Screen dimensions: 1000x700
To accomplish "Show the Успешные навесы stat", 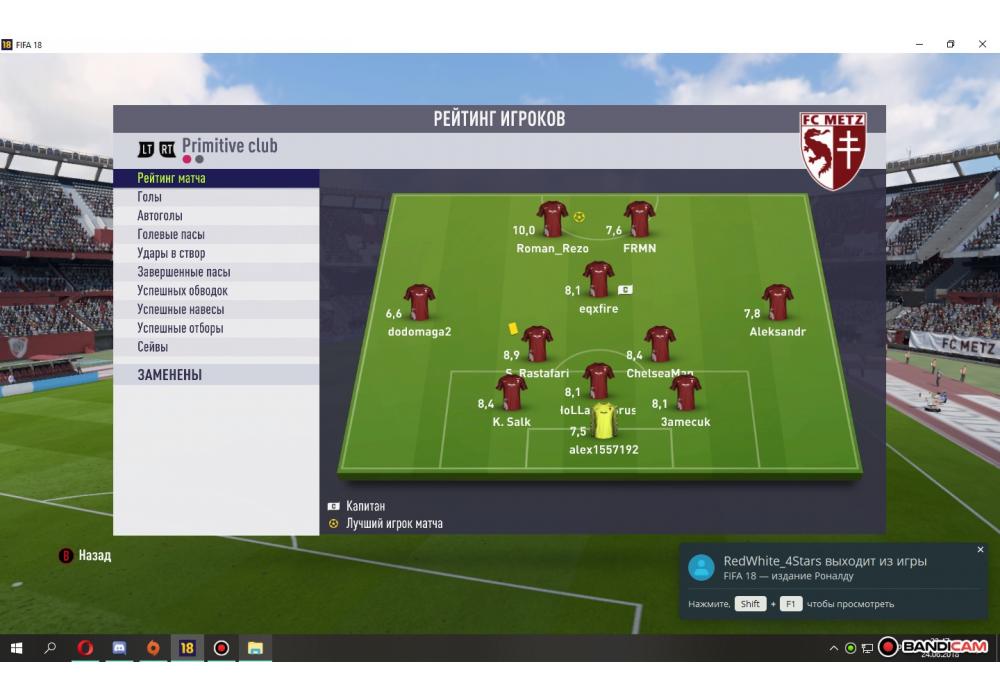I will pyautogui.click(x=180, y=310).
